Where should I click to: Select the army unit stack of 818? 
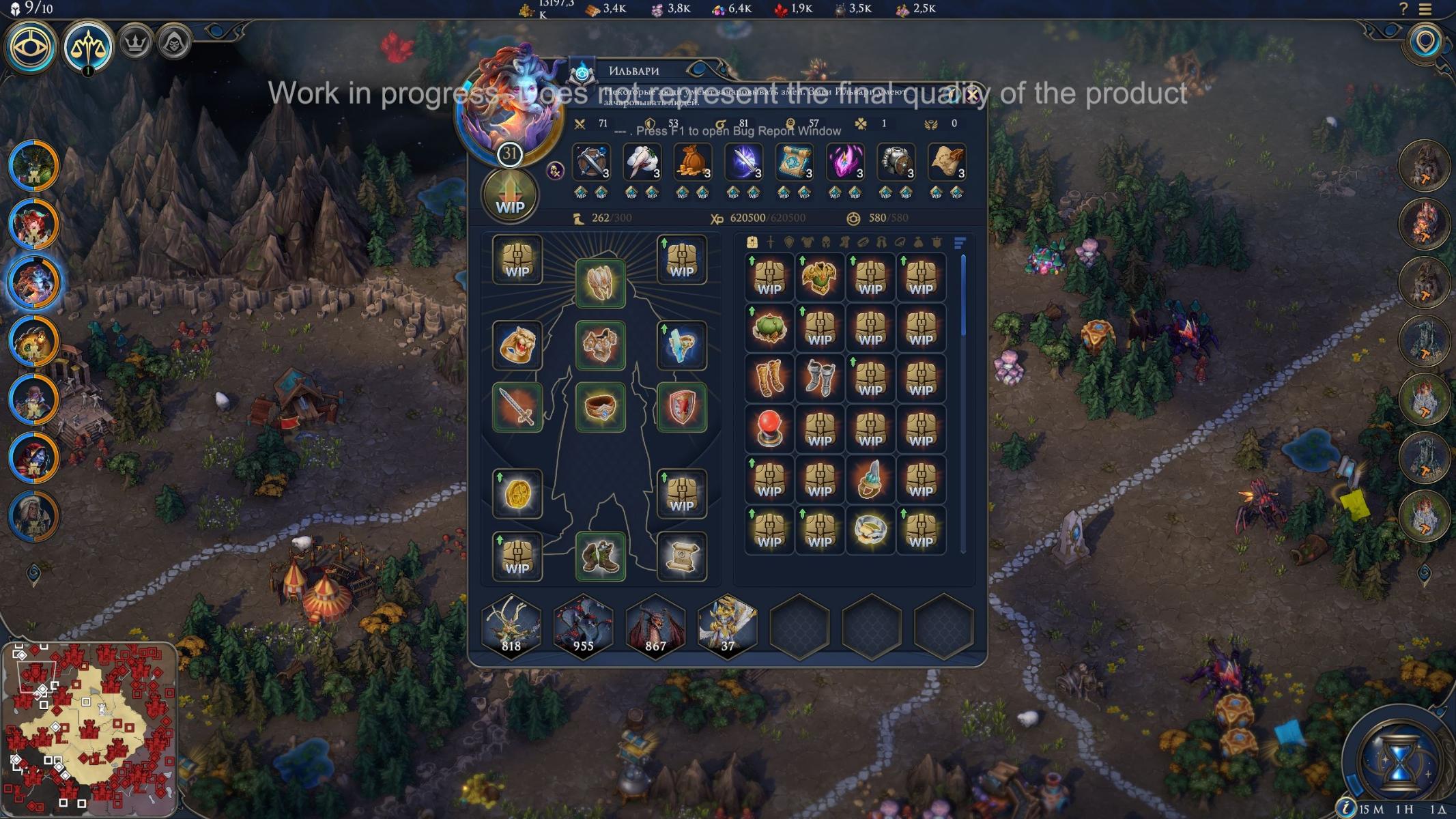[x=511, y=627]
